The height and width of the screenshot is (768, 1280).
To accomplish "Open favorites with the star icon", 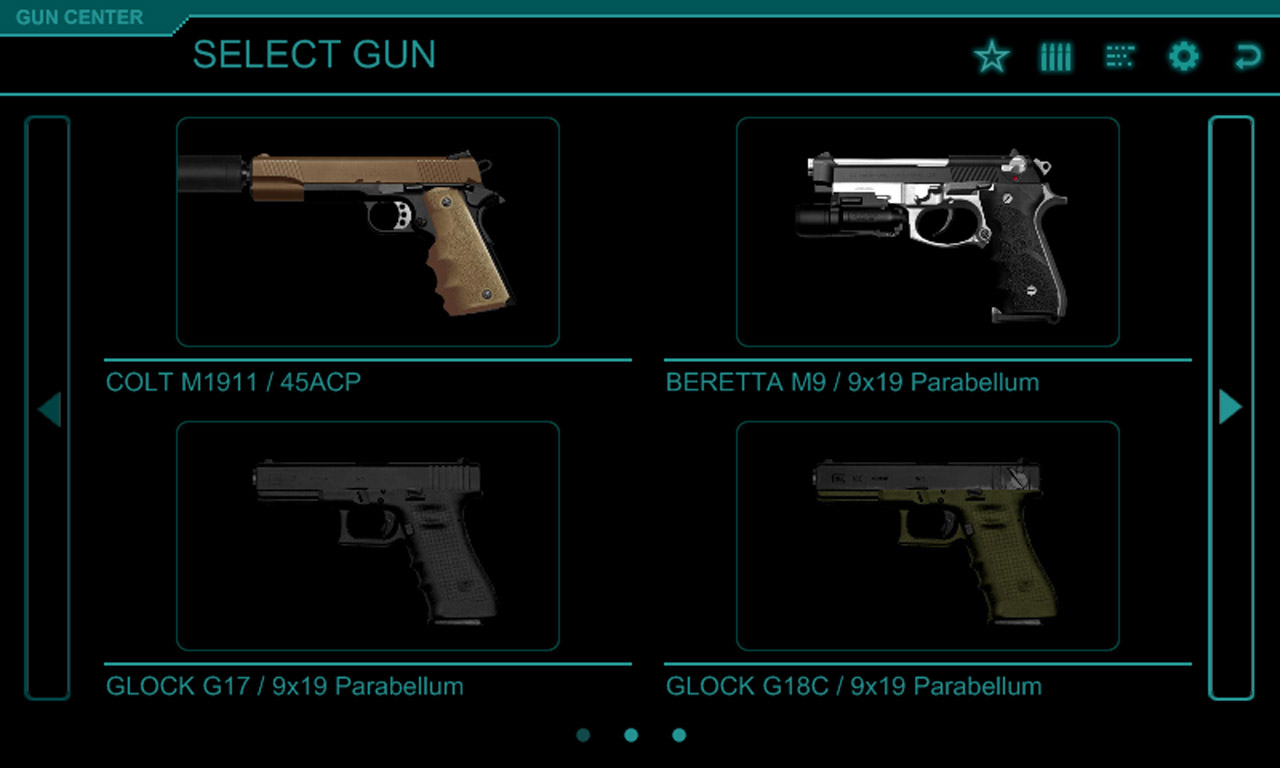I will pos(991,57).
